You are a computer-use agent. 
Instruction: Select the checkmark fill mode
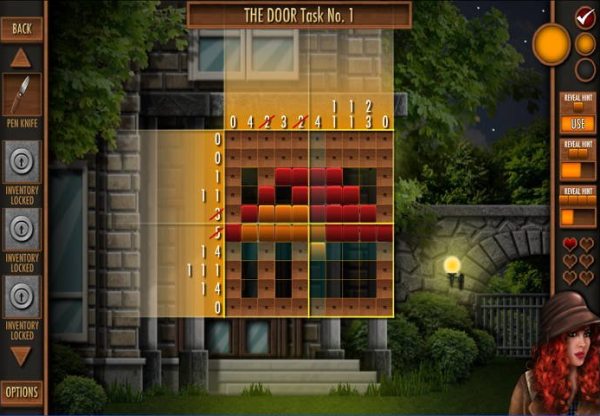coord(586,17)
